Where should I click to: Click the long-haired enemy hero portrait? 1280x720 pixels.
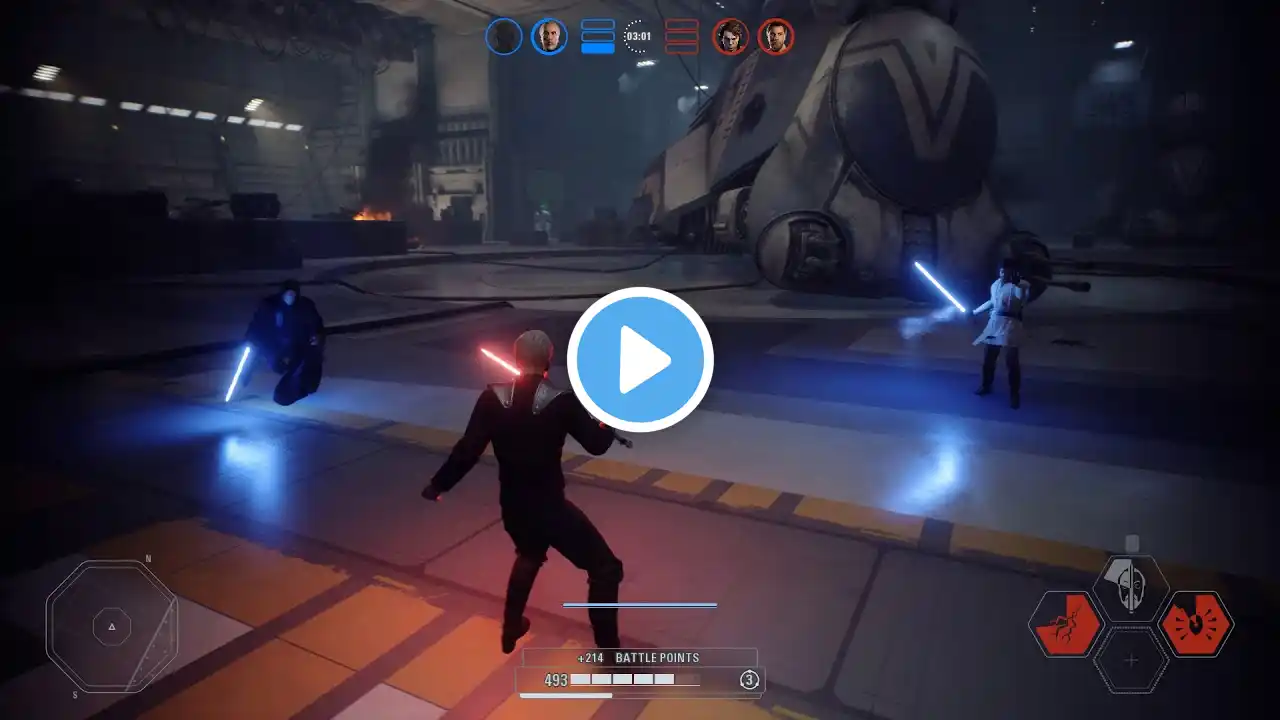(730, 37)
